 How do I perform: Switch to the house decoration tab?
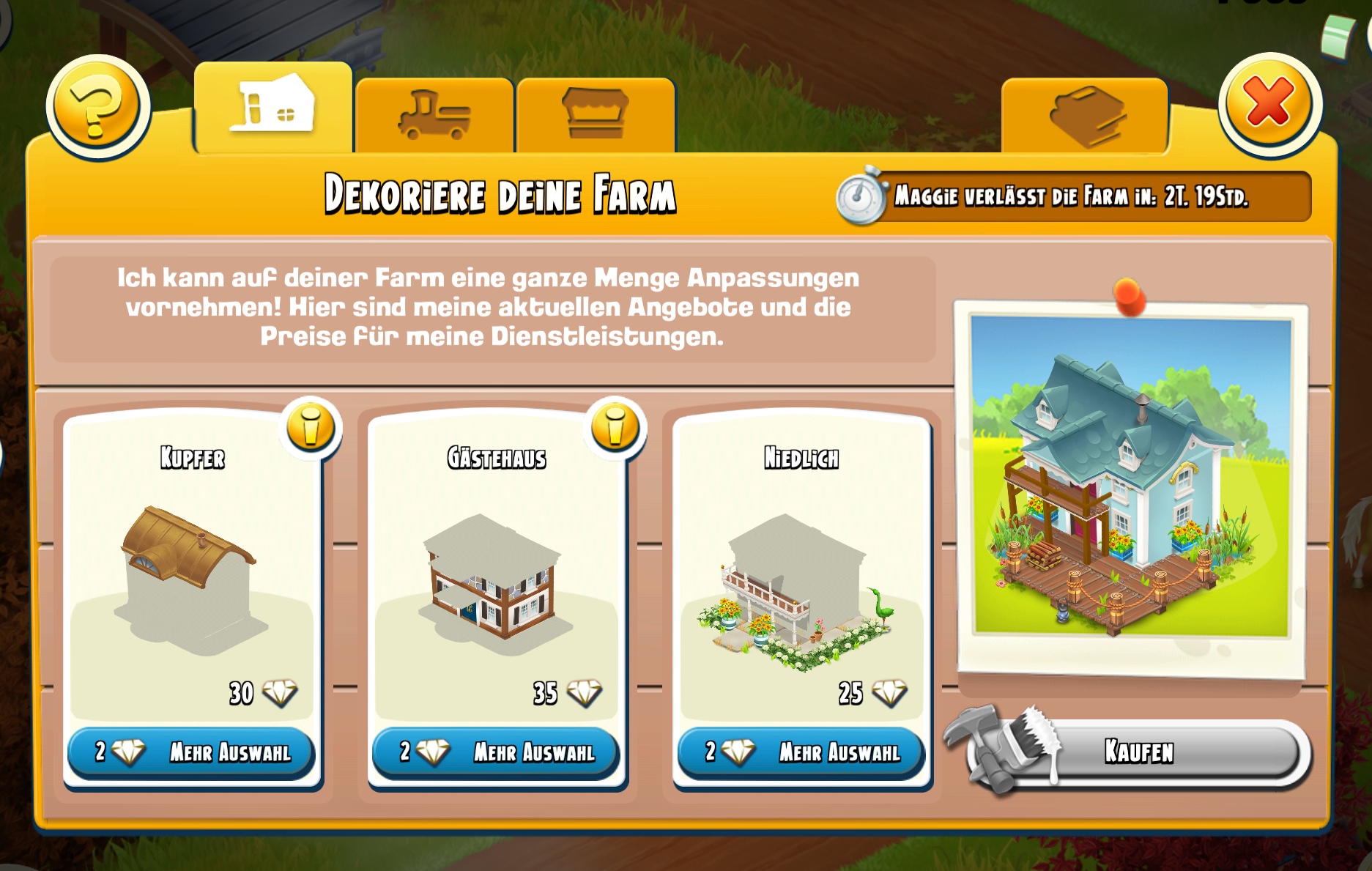[272, 110]
